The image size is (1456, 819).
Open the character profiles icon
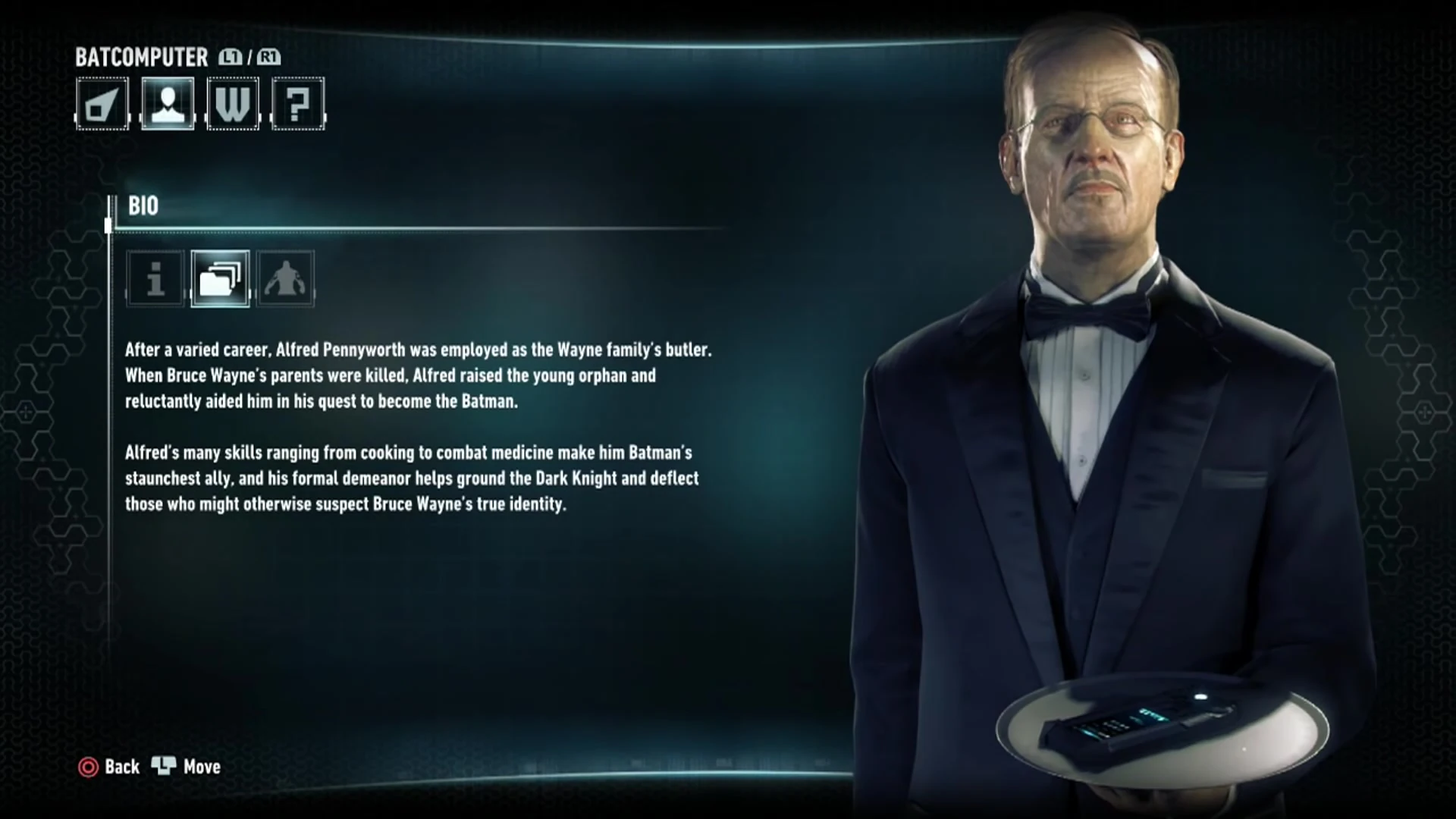168,104
